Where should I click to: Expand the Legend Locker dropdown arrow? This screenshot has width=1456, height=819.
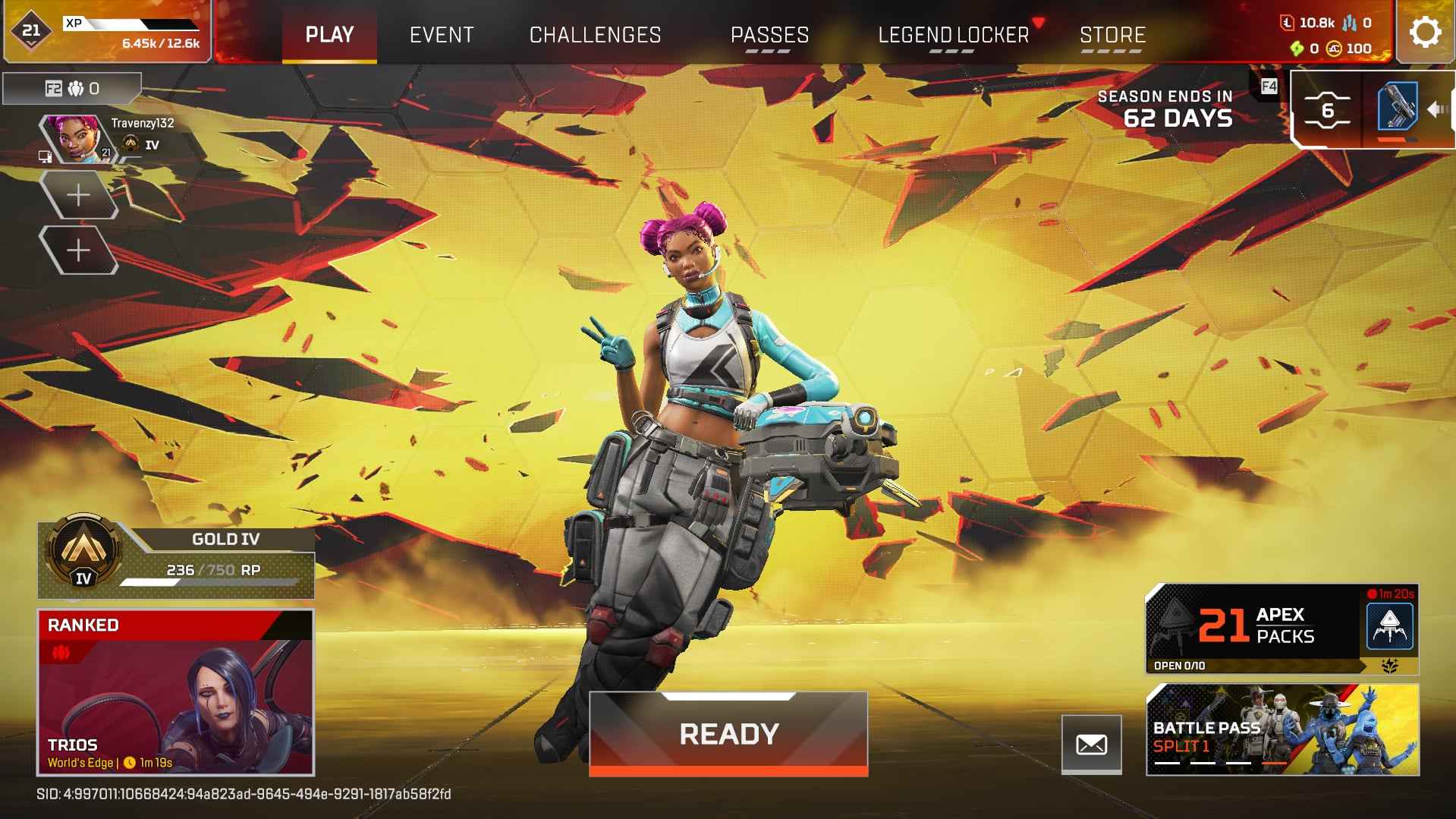pyautogui.click(x=1036, y=24)
